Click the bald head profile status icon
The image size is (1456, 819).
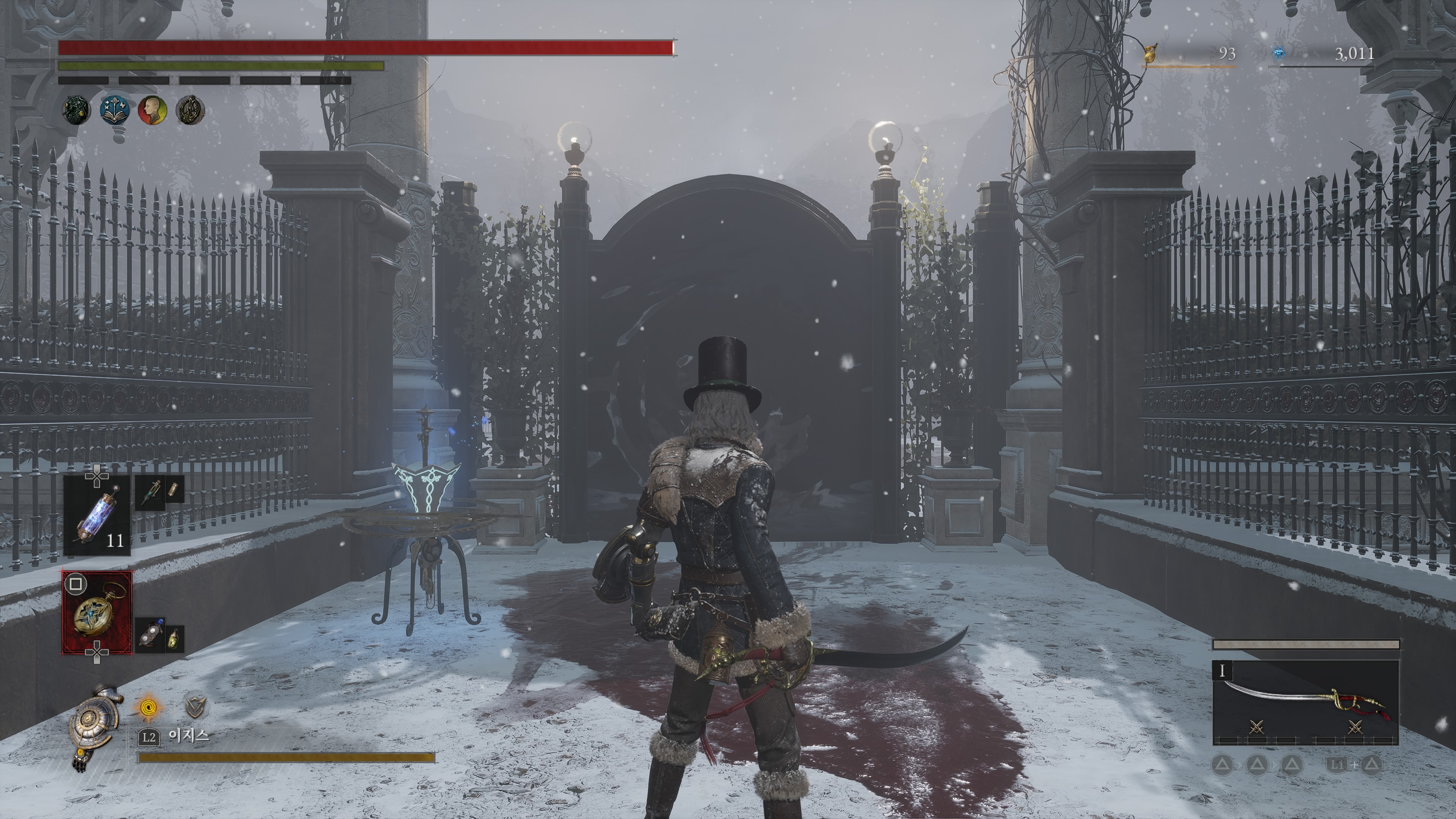click(x=152, y=110)
